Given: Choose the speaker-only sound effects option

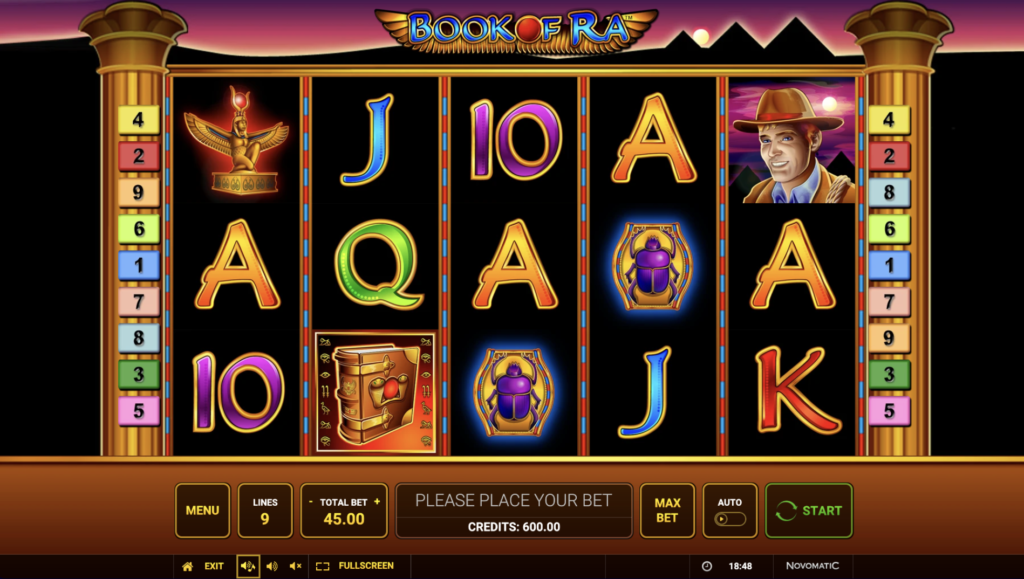Looking at the screenshot, I should point(271,566).
